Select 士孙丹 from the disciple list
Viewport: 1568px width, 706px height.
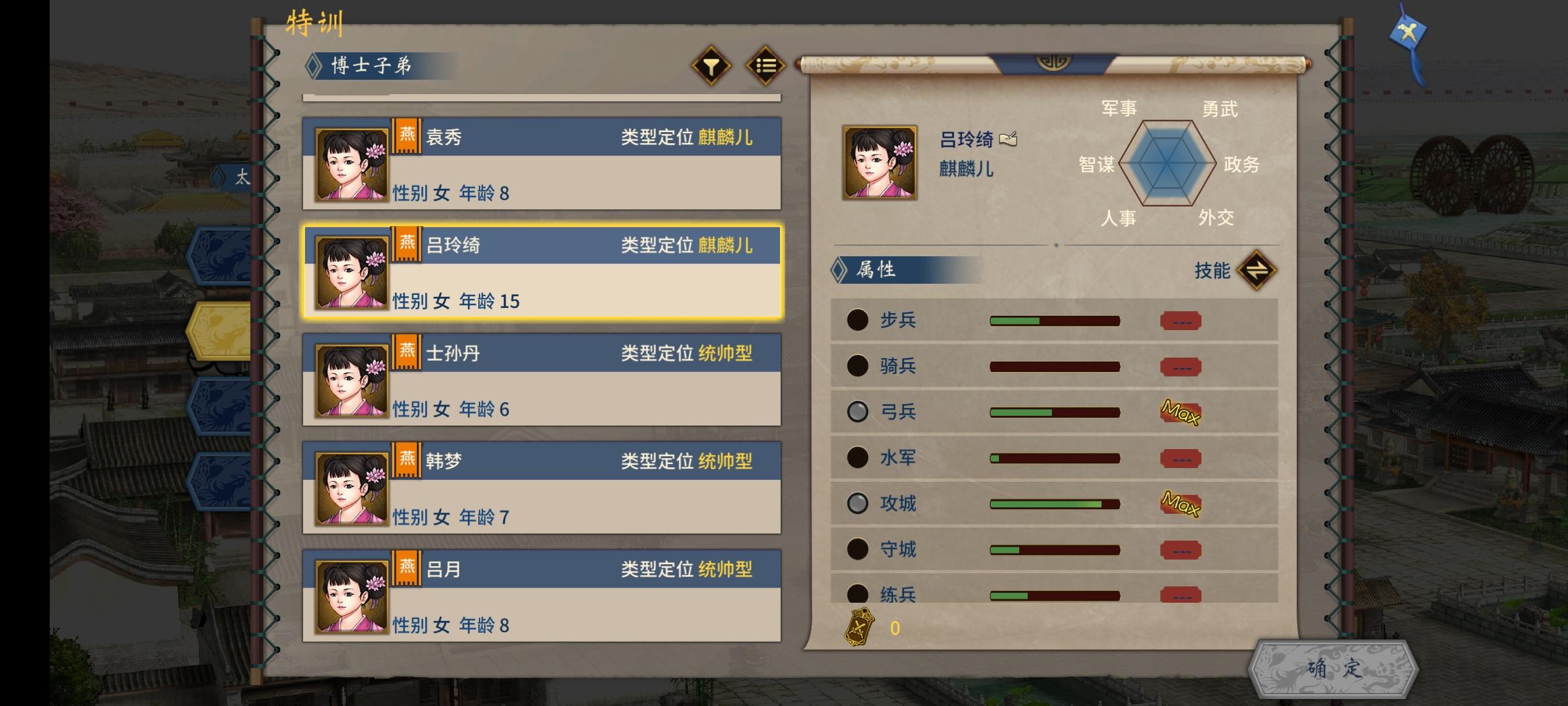542,379
